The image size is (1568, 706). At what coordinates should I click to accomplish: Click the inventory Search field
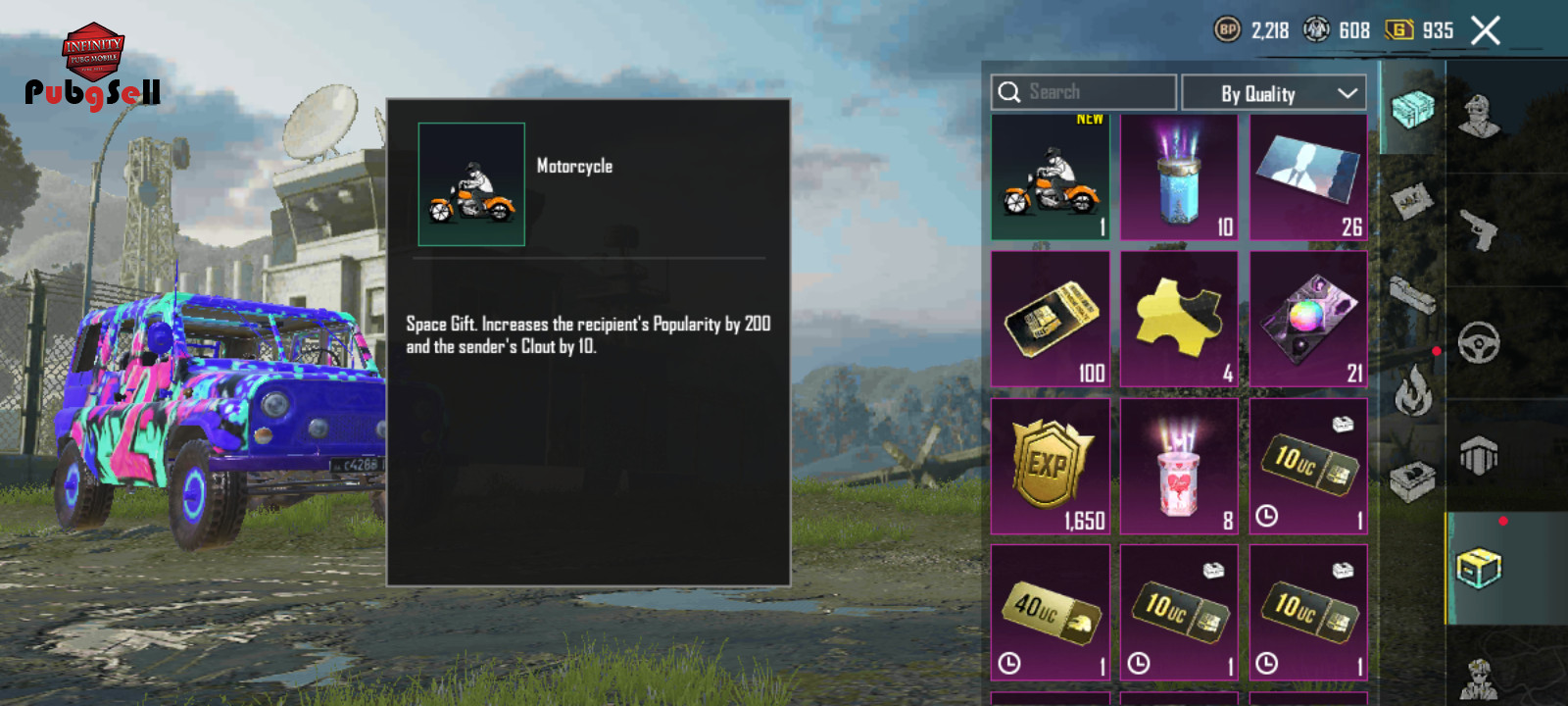(x=1083, y=92)
